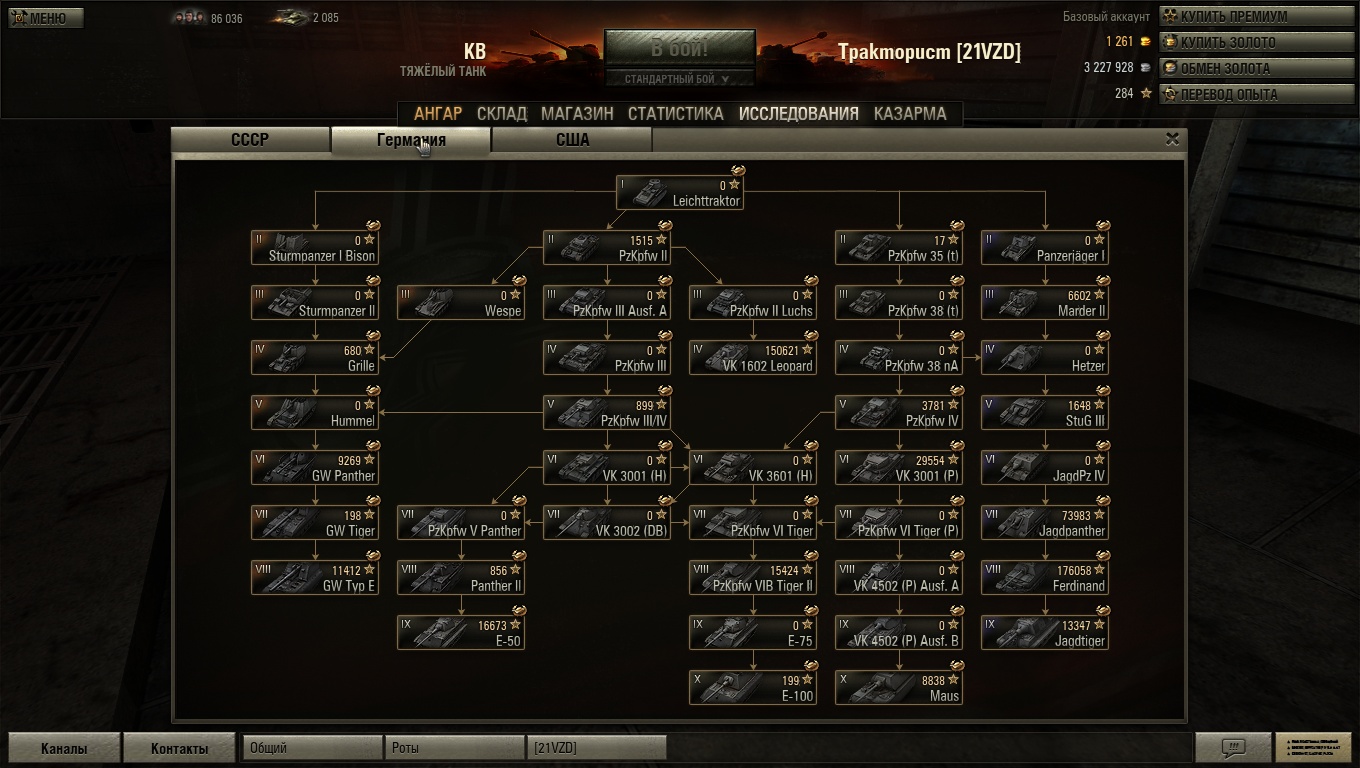Go to Склад section
1360x768 pixels.
point(502,113)
